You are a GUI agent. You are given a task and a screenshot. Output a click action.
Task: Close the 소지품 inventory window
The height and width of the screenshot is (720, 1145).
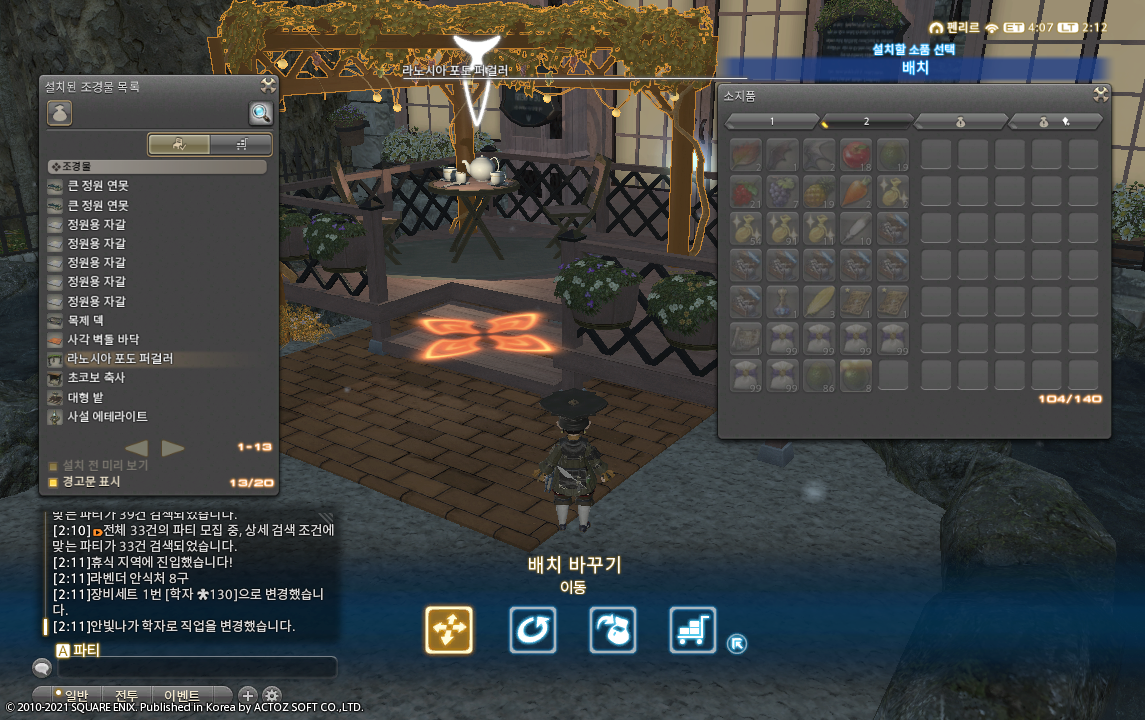tap(1100, 95)
